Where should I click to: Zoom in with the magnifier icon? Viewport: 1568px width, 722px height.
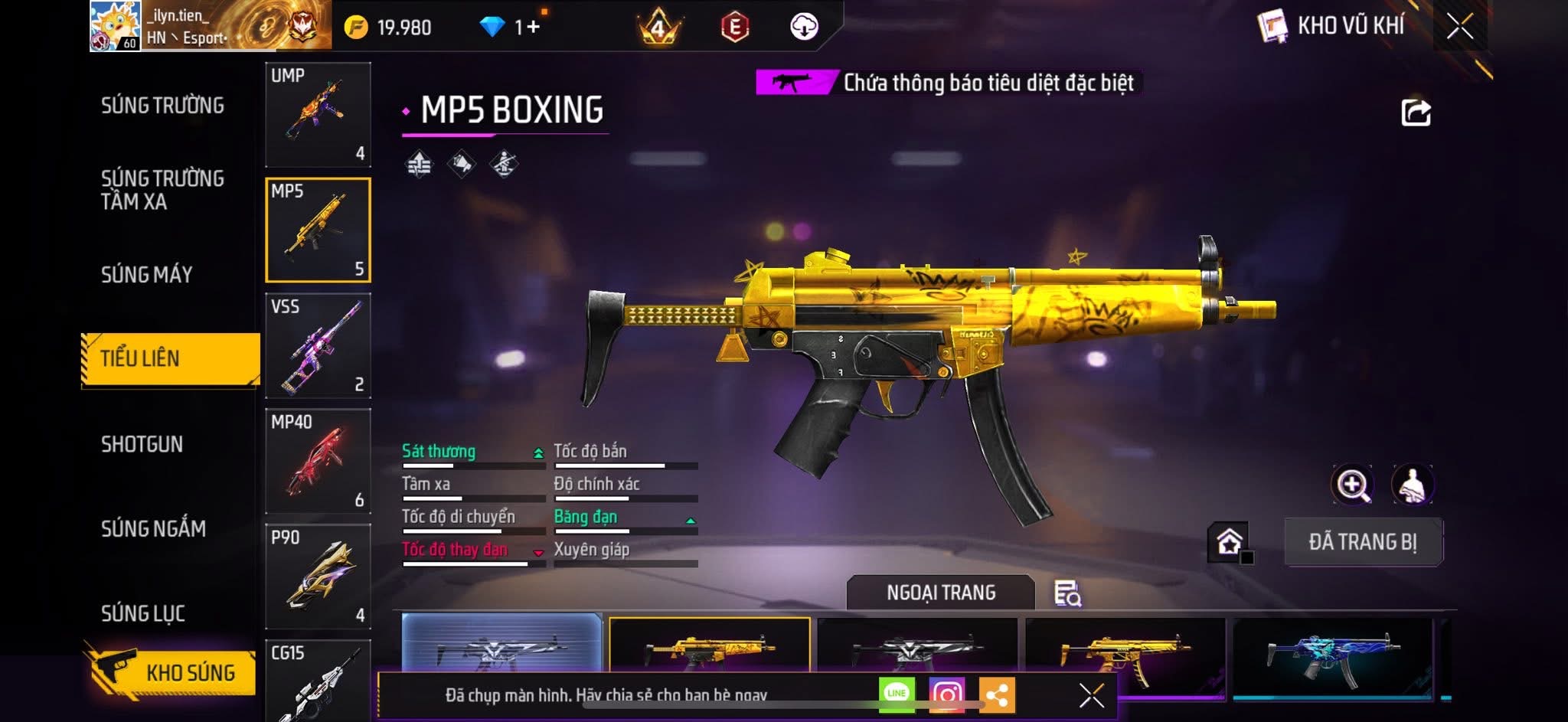[1353, 485]
